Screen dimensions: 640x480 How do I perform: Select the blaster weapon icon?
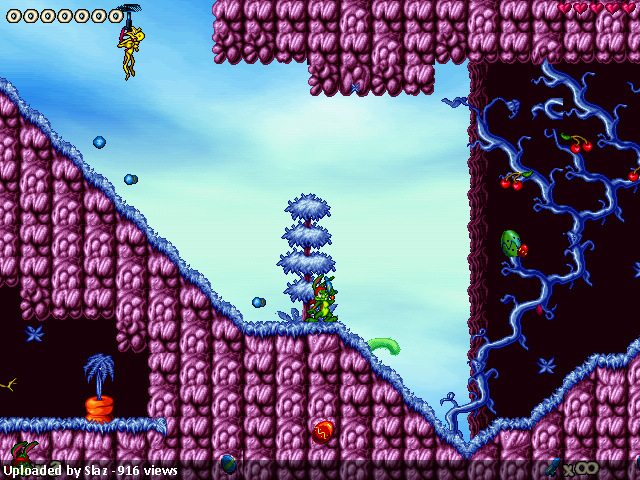pos(553,466)
